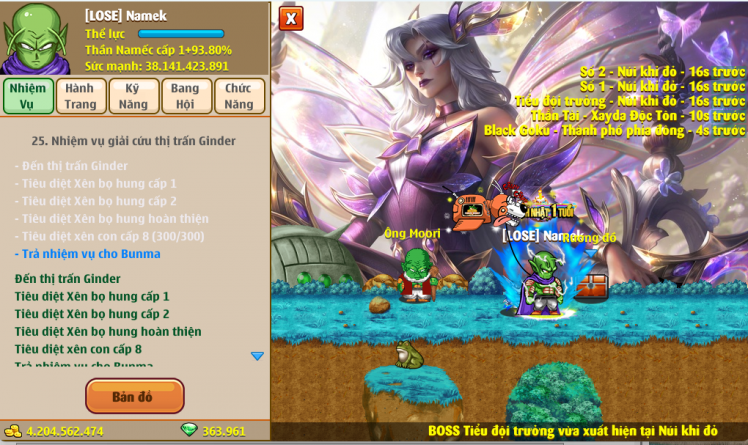This screenshot has height=445, width=748.
Task: Select the highlighted Trả nhiệm vụ cho Bunma step
Action: coord(90,253)
